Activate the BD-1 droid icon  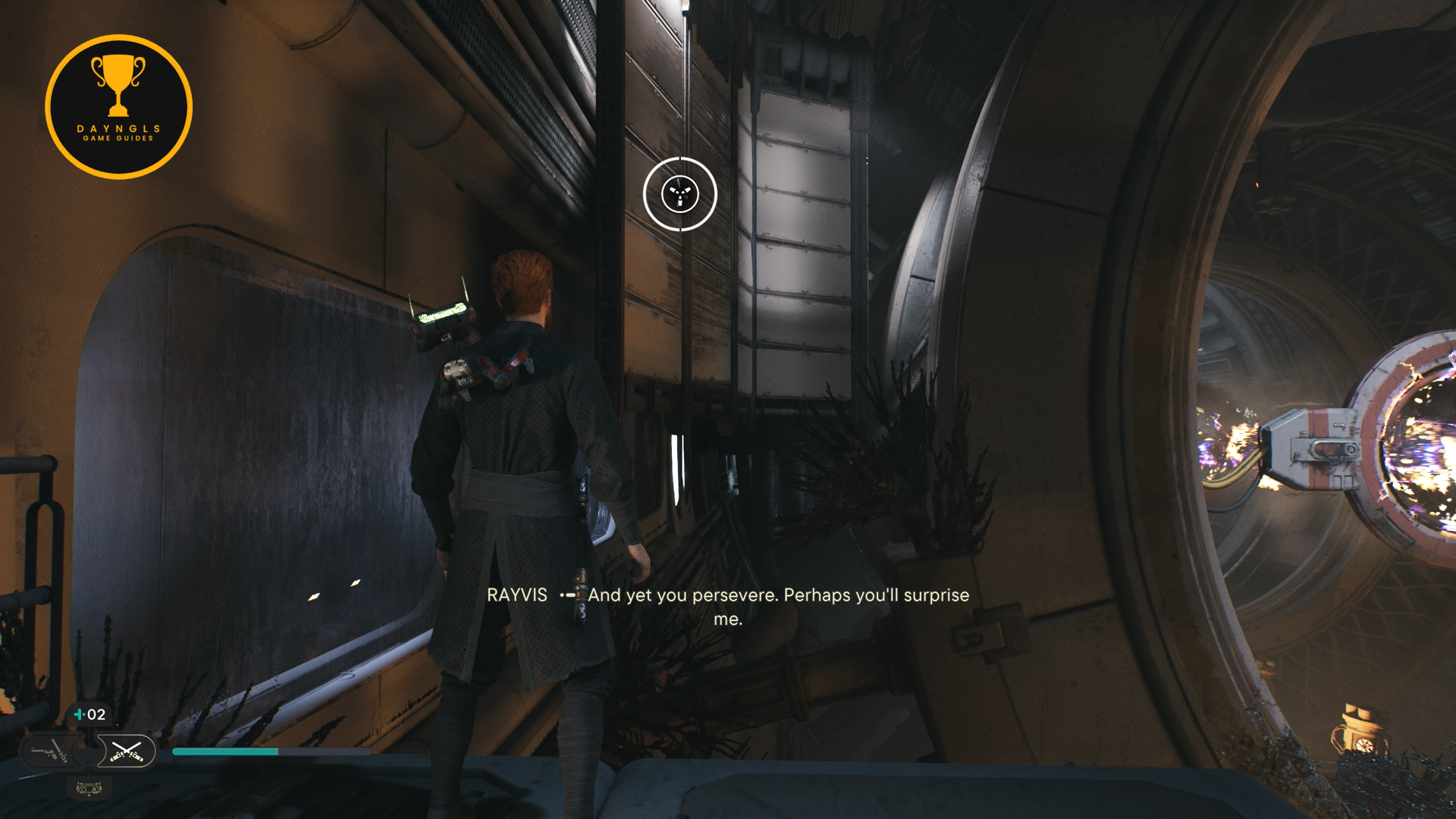pos(89,789)
